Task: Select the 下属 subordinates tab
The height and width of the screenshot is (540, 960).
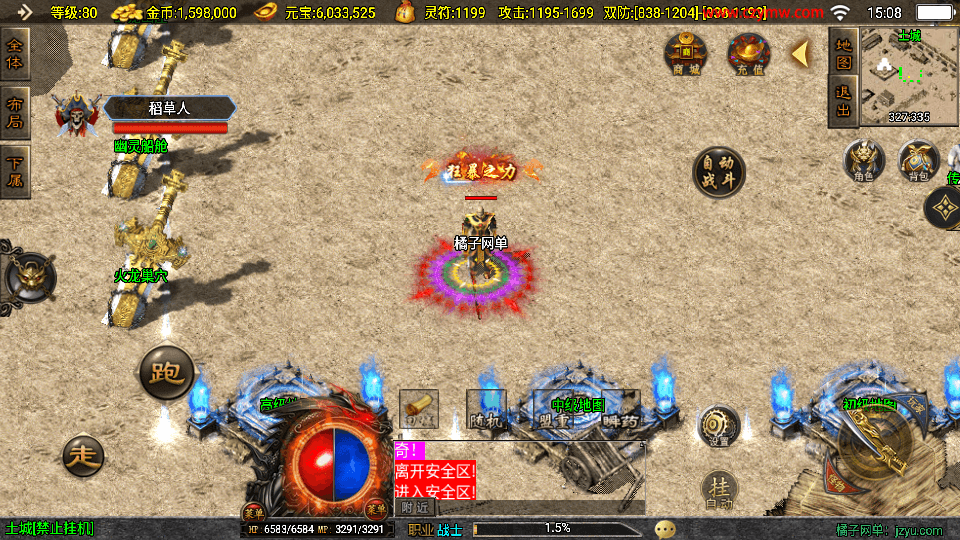Action: coord(15,172)
